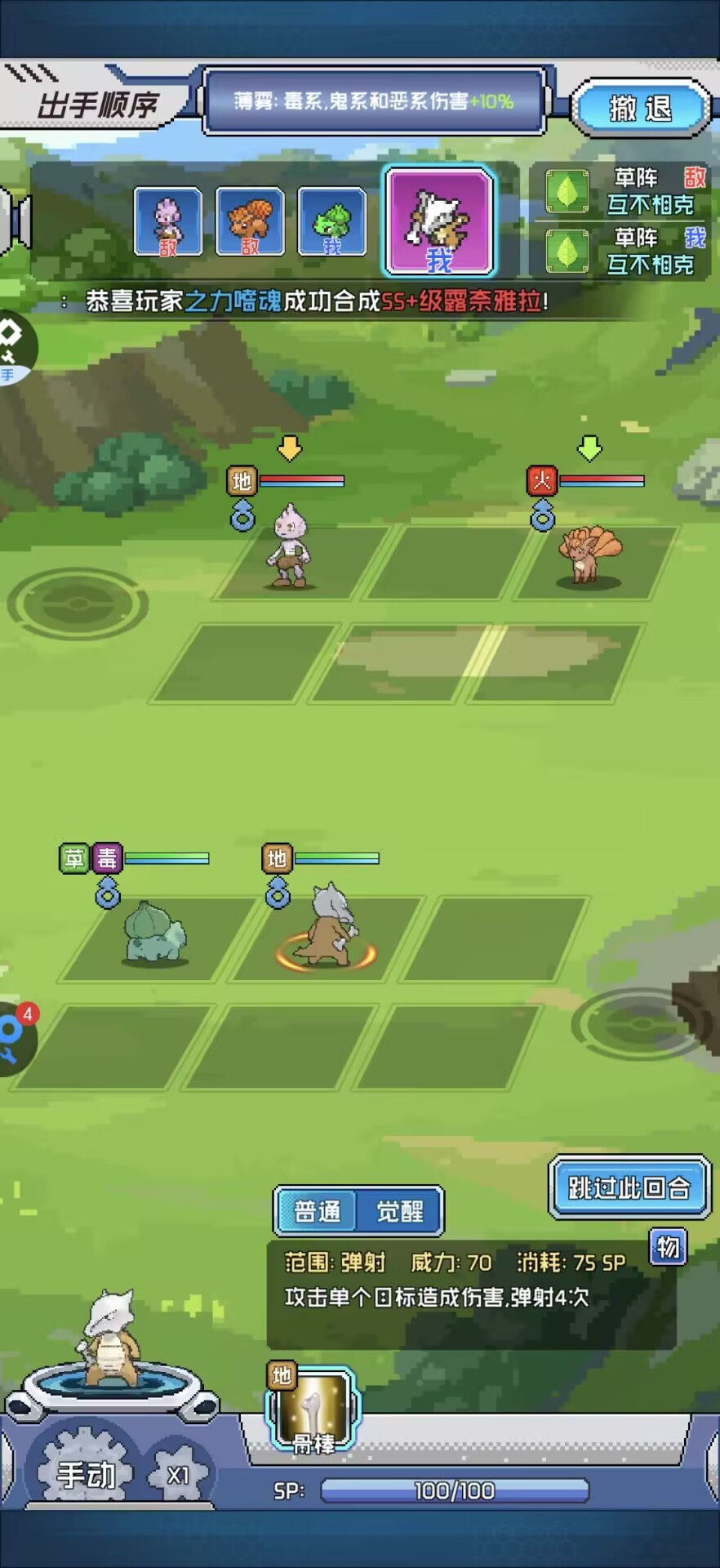Skip this turn with 跳过此回合
720x1568 pixels.
[x=629, y=1187]
